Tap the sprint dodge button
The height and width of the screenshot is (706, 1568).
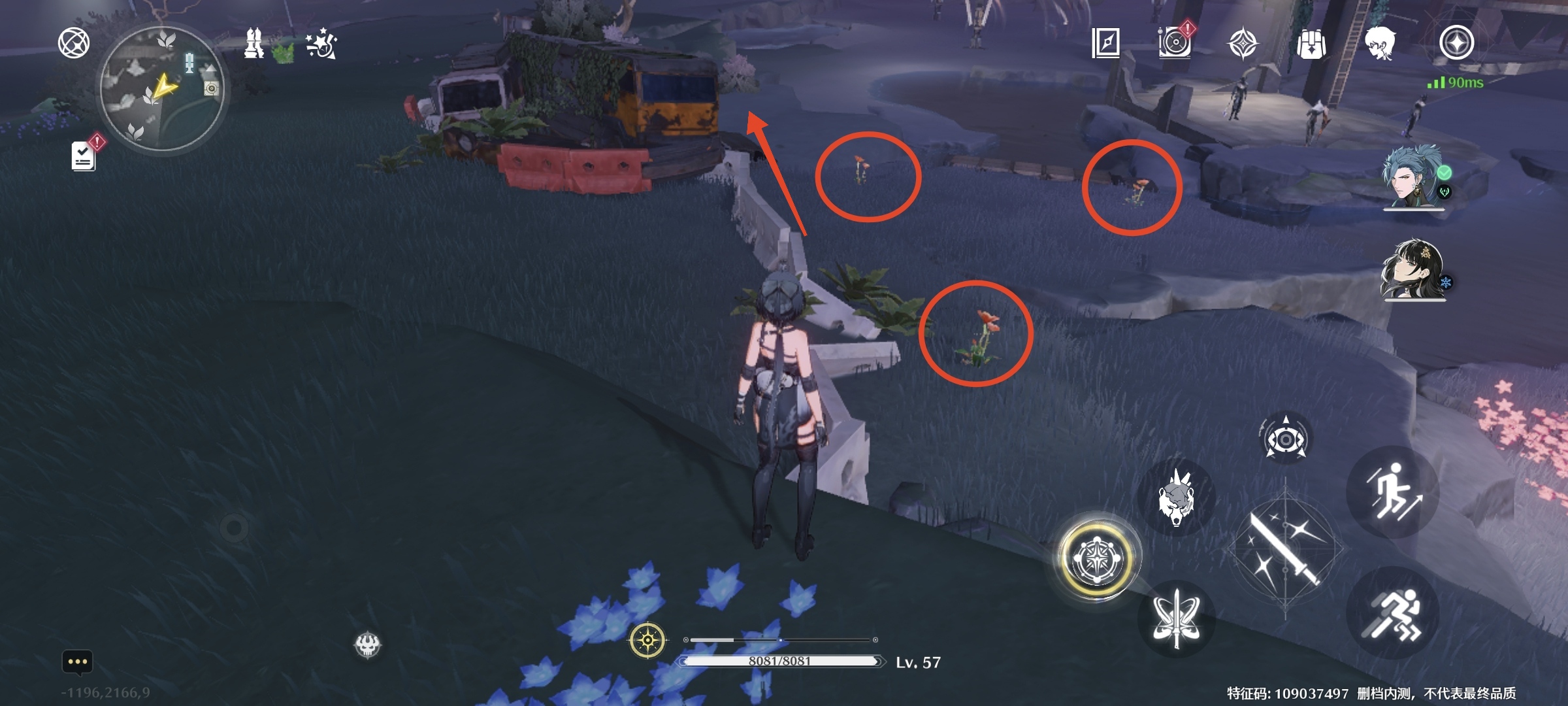pyautogui.click(x=1393, y=613)
